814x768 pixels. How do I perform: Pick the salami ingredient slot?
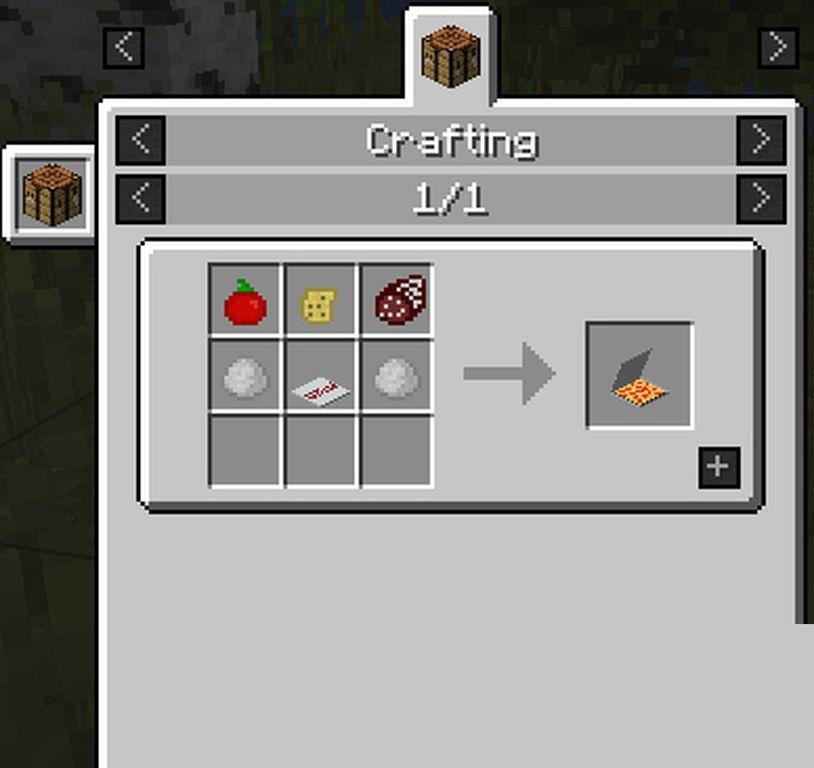click(396, 300)
